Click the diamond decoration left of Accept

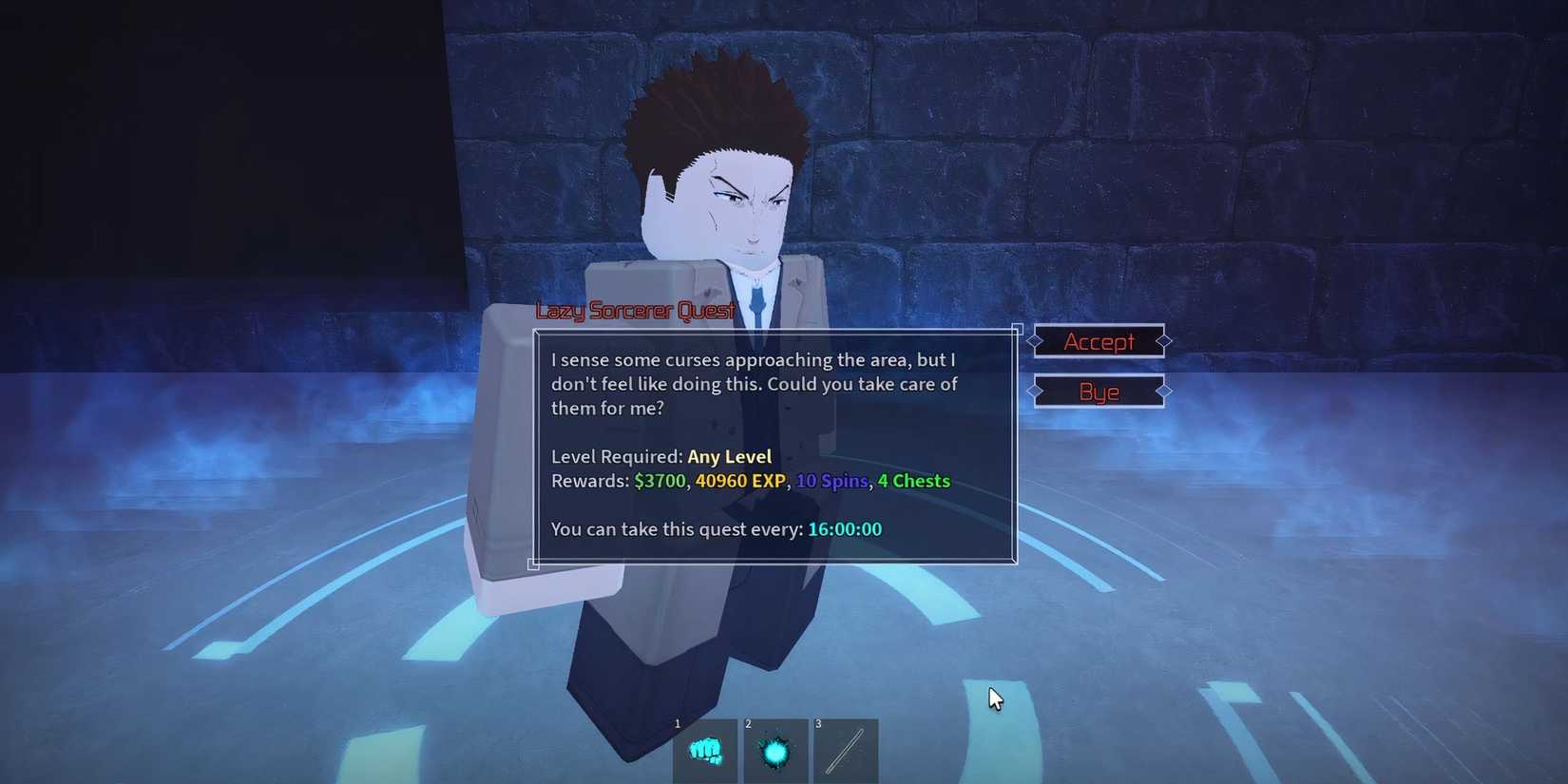point(1035,341)
